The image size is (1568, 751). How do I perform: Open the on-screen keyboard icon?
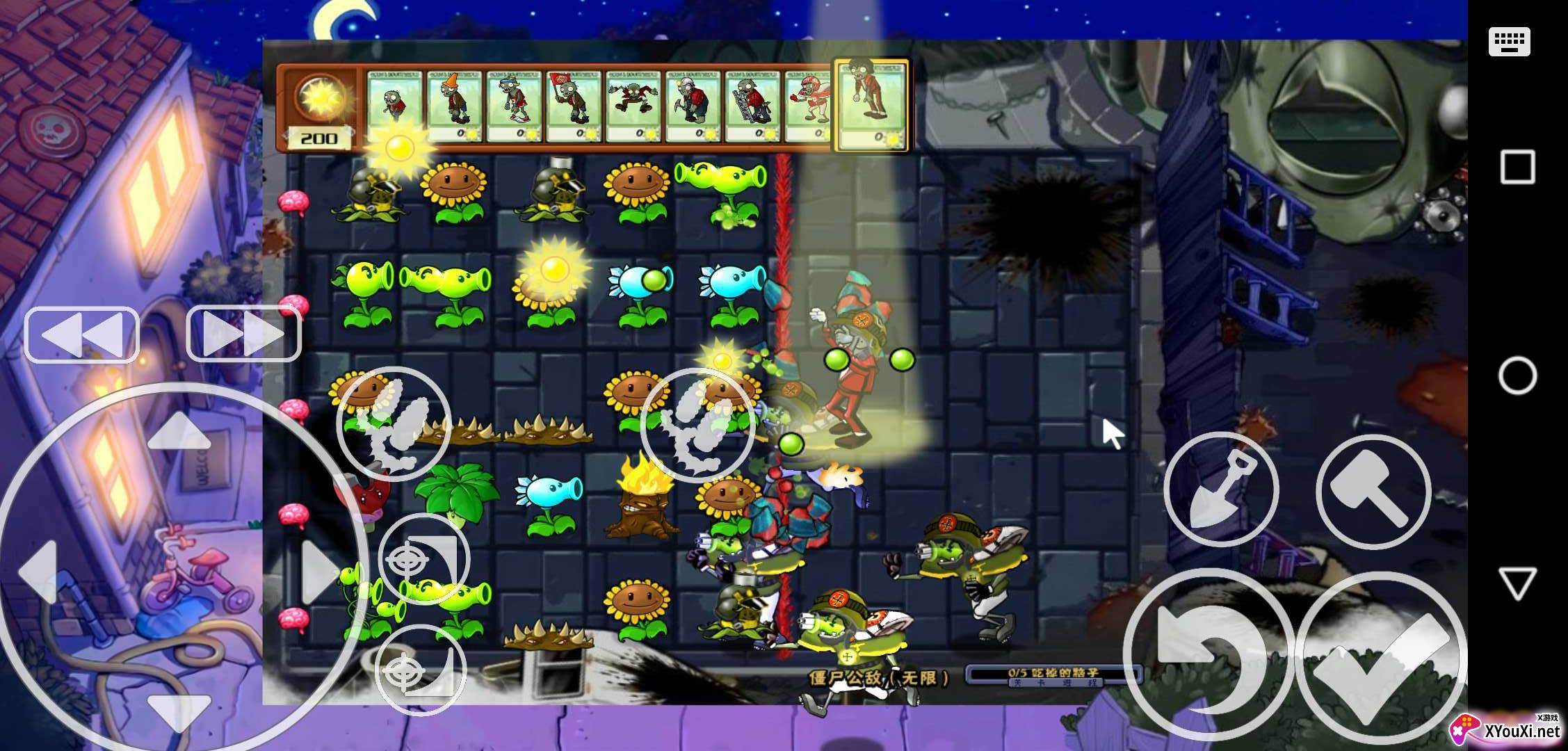click(1510, 42)
